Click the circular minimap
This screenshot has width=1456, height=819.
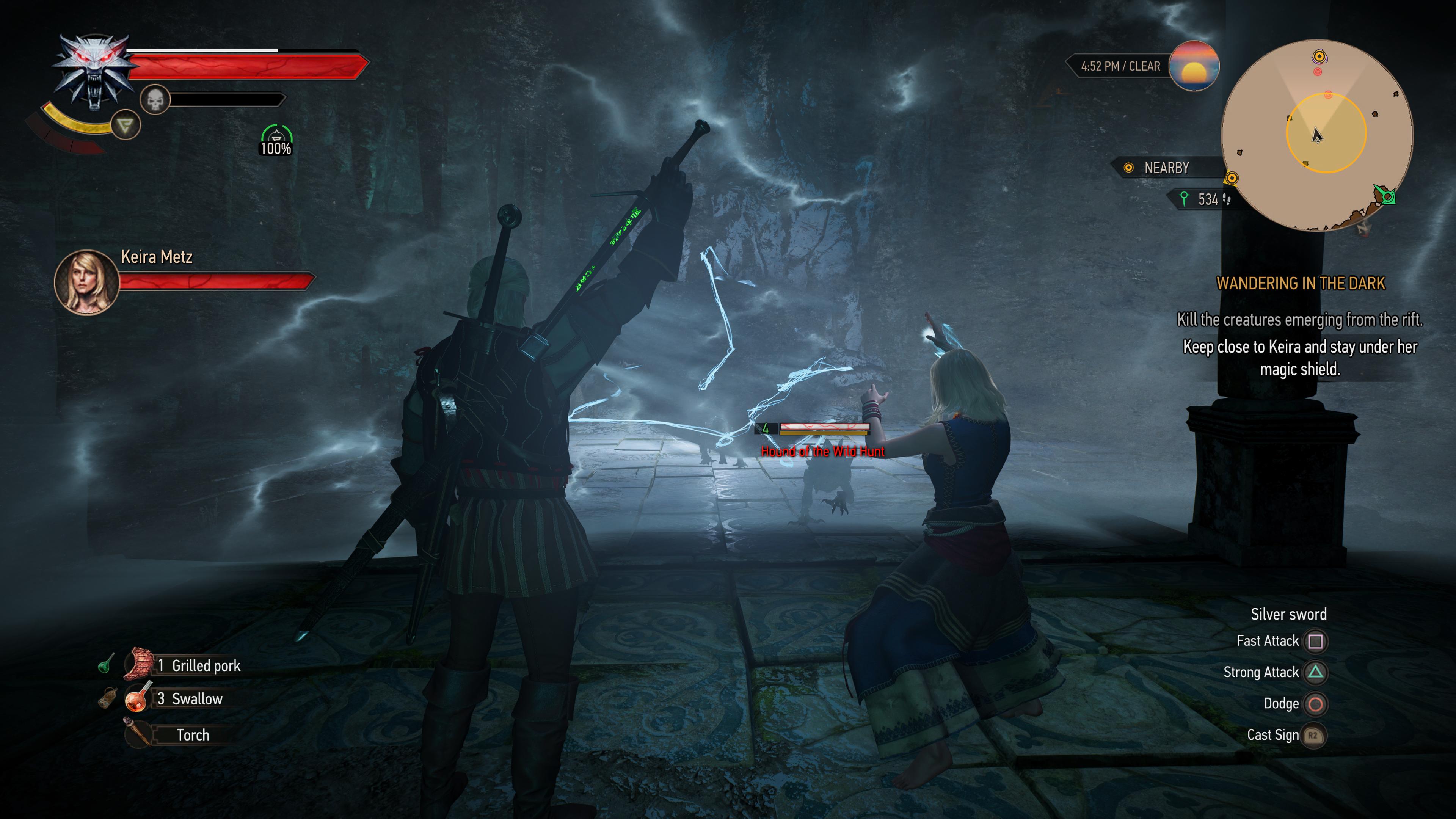click(1317, 135)
